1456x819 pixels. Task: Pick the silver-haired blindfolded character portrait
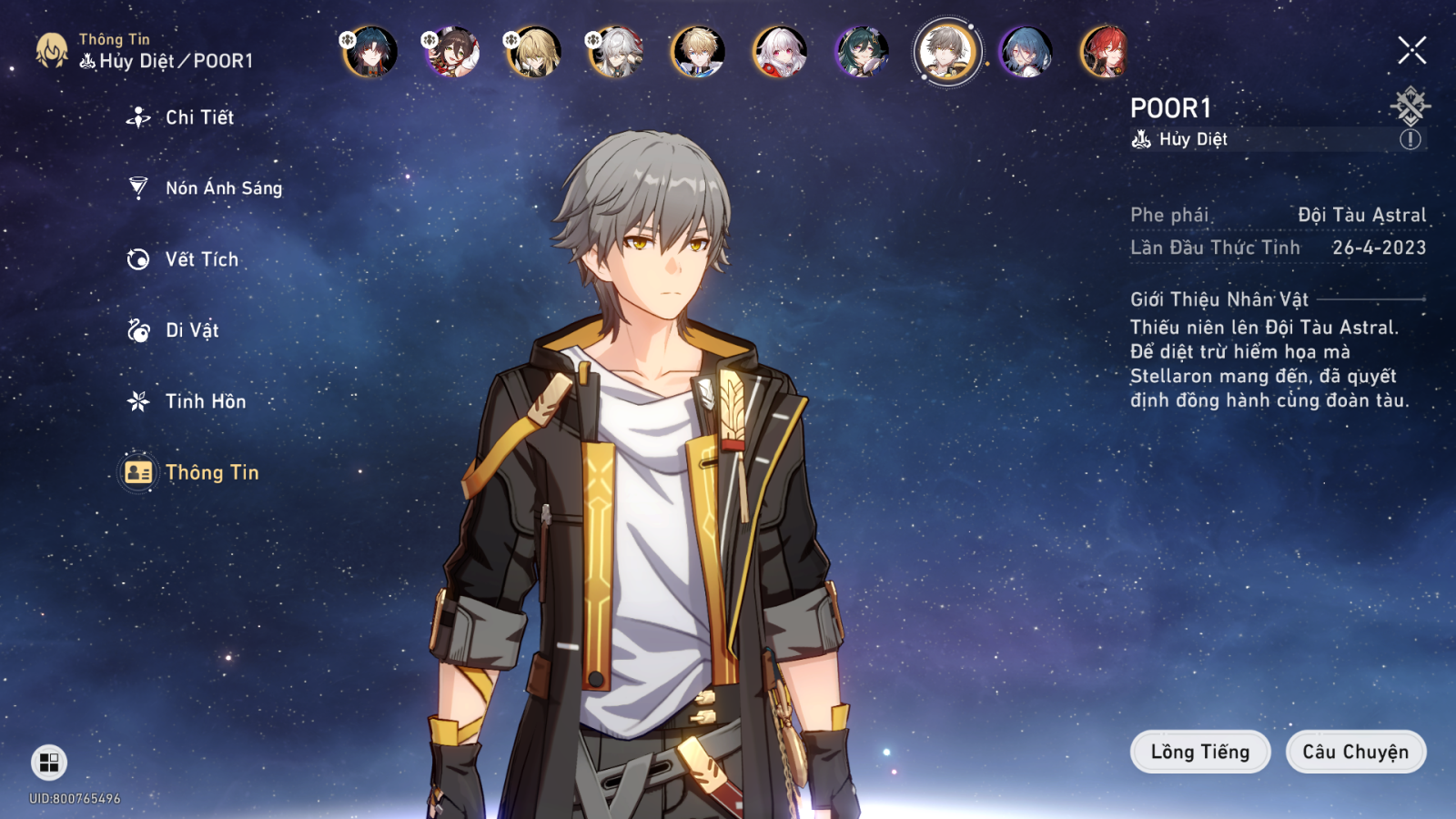click(616, 51)
